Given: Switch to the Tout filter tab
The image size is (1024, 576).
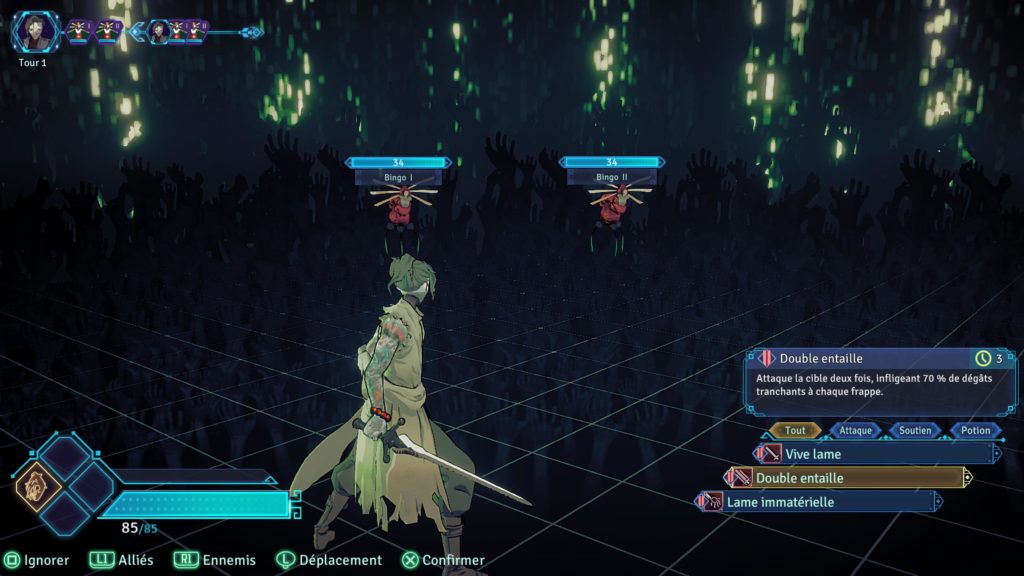Looking at the screenshot, I should point(796,431).
